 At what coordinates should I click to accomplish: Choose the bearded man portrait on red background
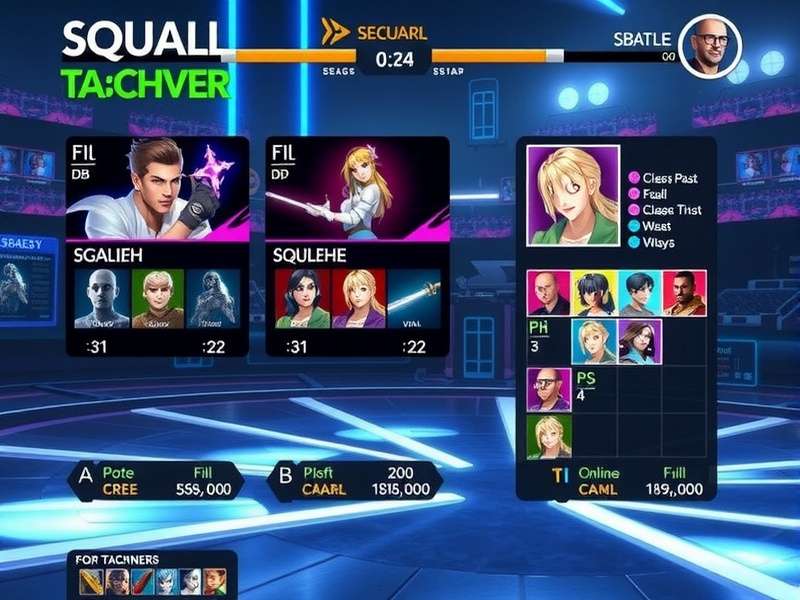[685, 293]
